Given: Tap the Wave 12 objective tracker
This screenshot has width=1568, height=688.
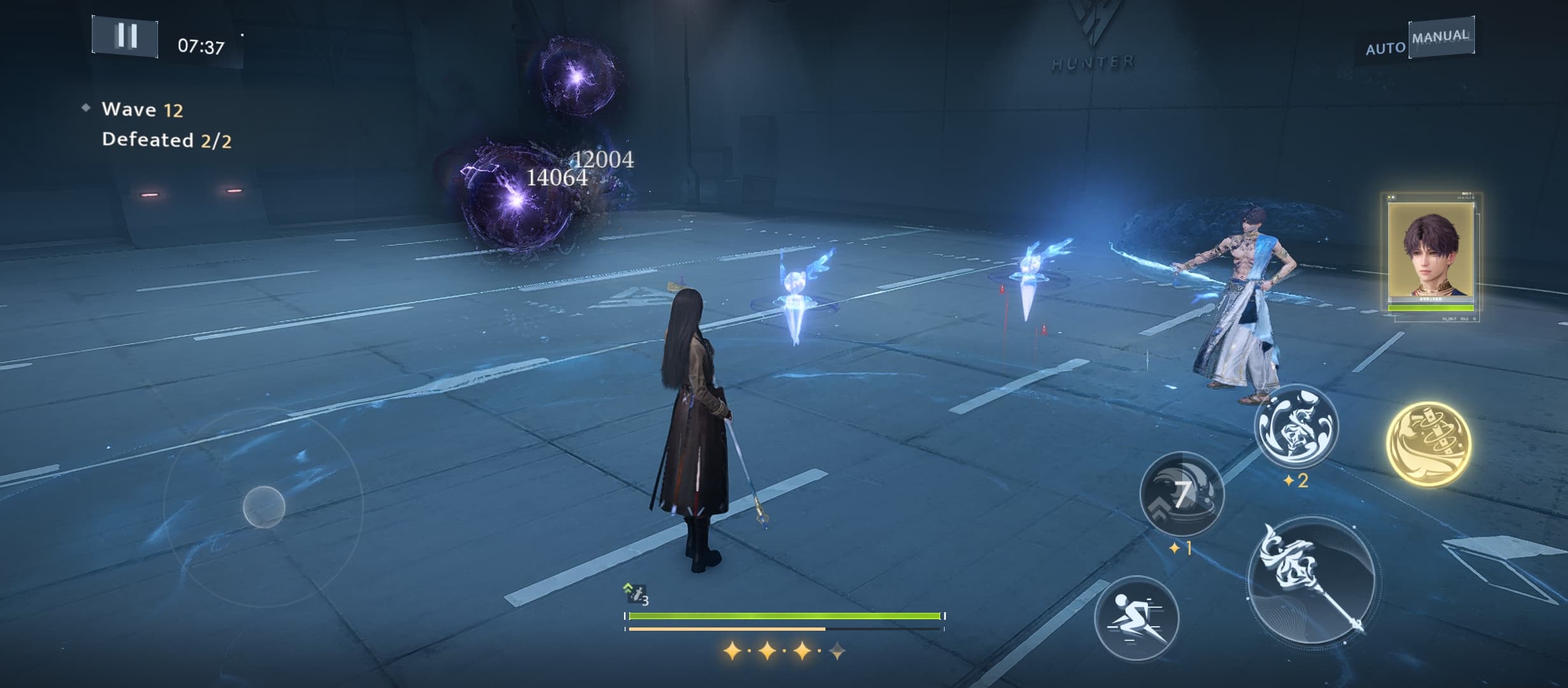Looking at the screenshot, I should click(x=142, y=110).
